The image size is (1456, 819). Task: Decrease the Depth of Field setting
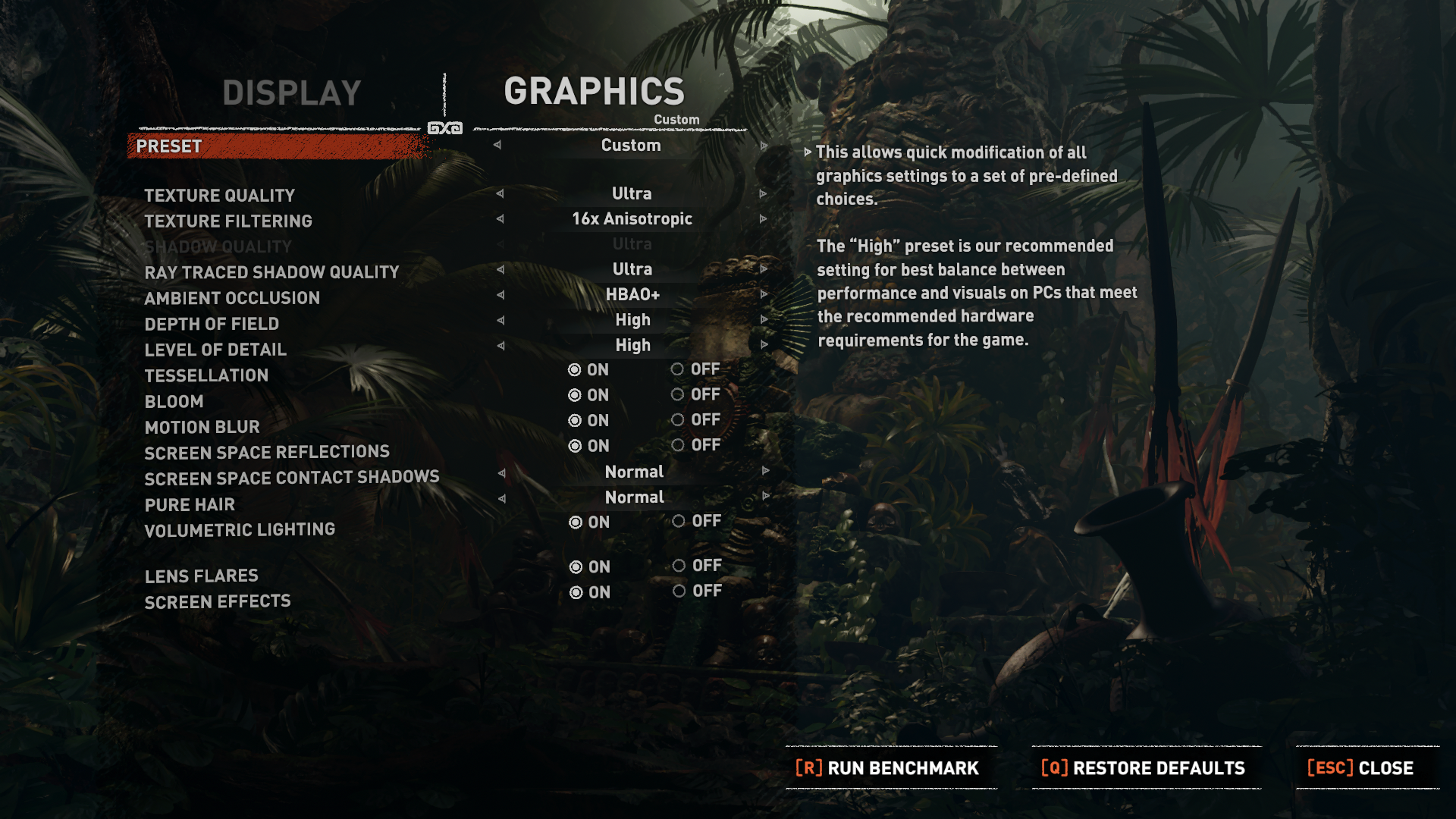(x=500, y=320)
